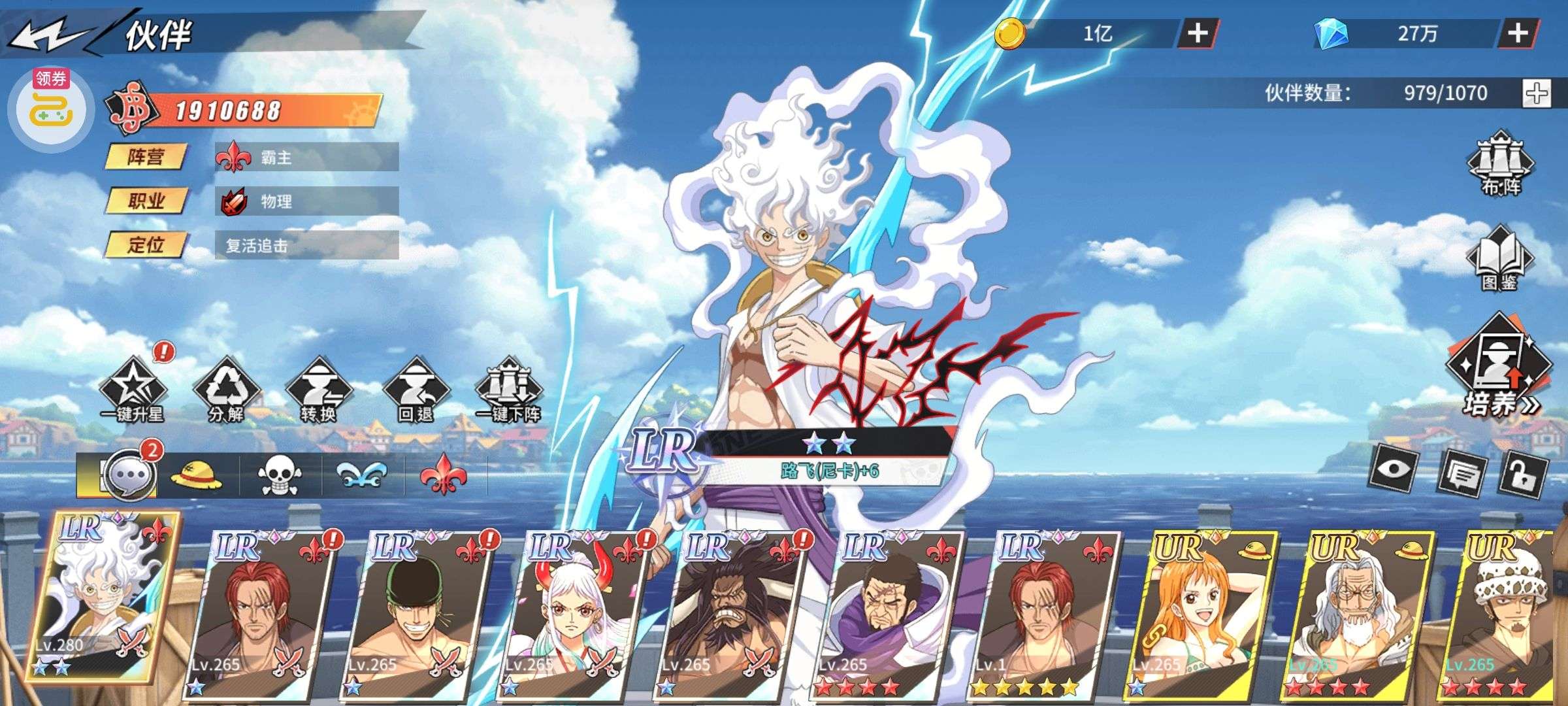Open the 领券 coupon overlay icon
Viewport: 1568px width, 706px height.
(51, 108)
